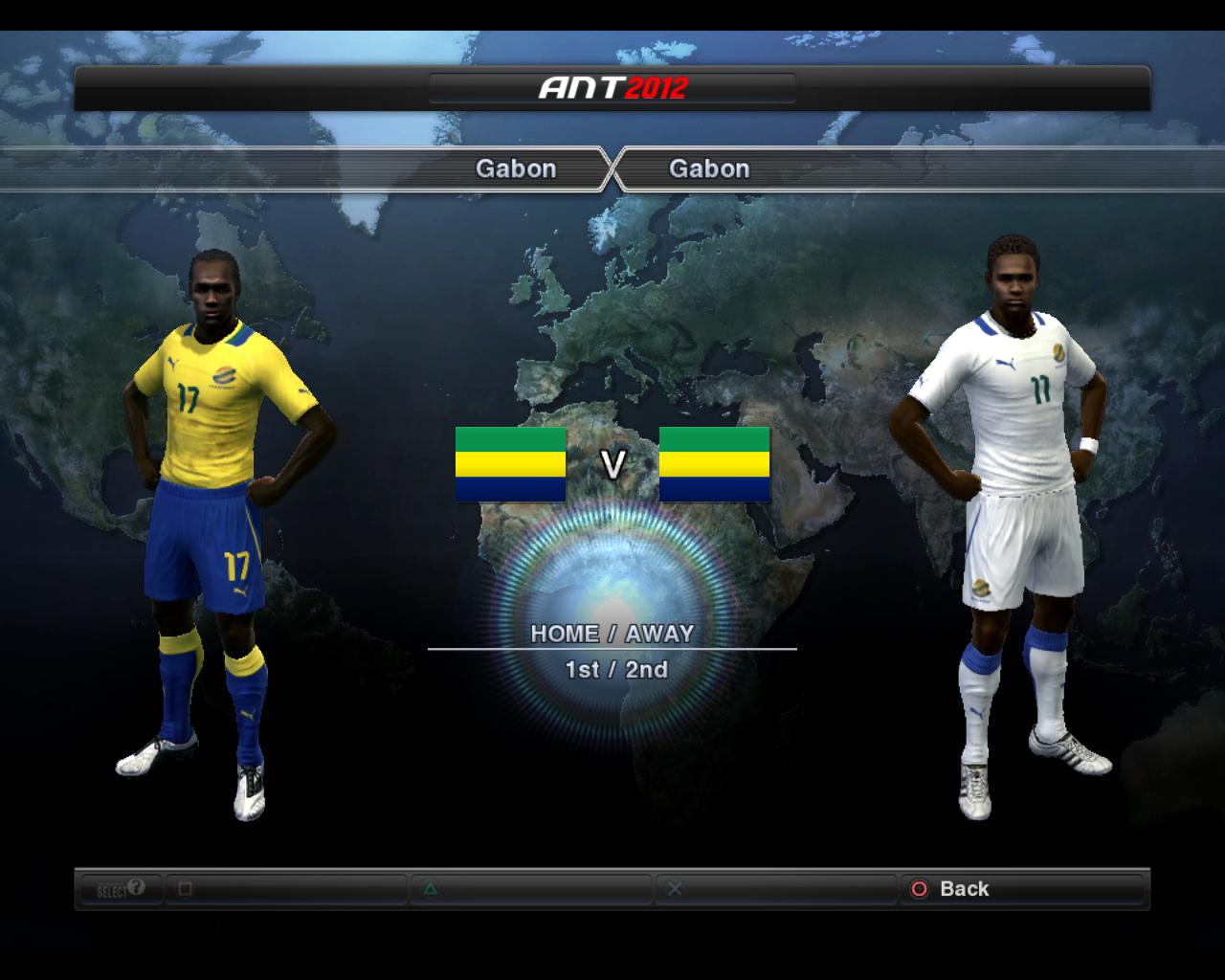The image size is (1225, 980).
Task: Click the SELECT help question mark icon
Action: (x=135, y=888)
